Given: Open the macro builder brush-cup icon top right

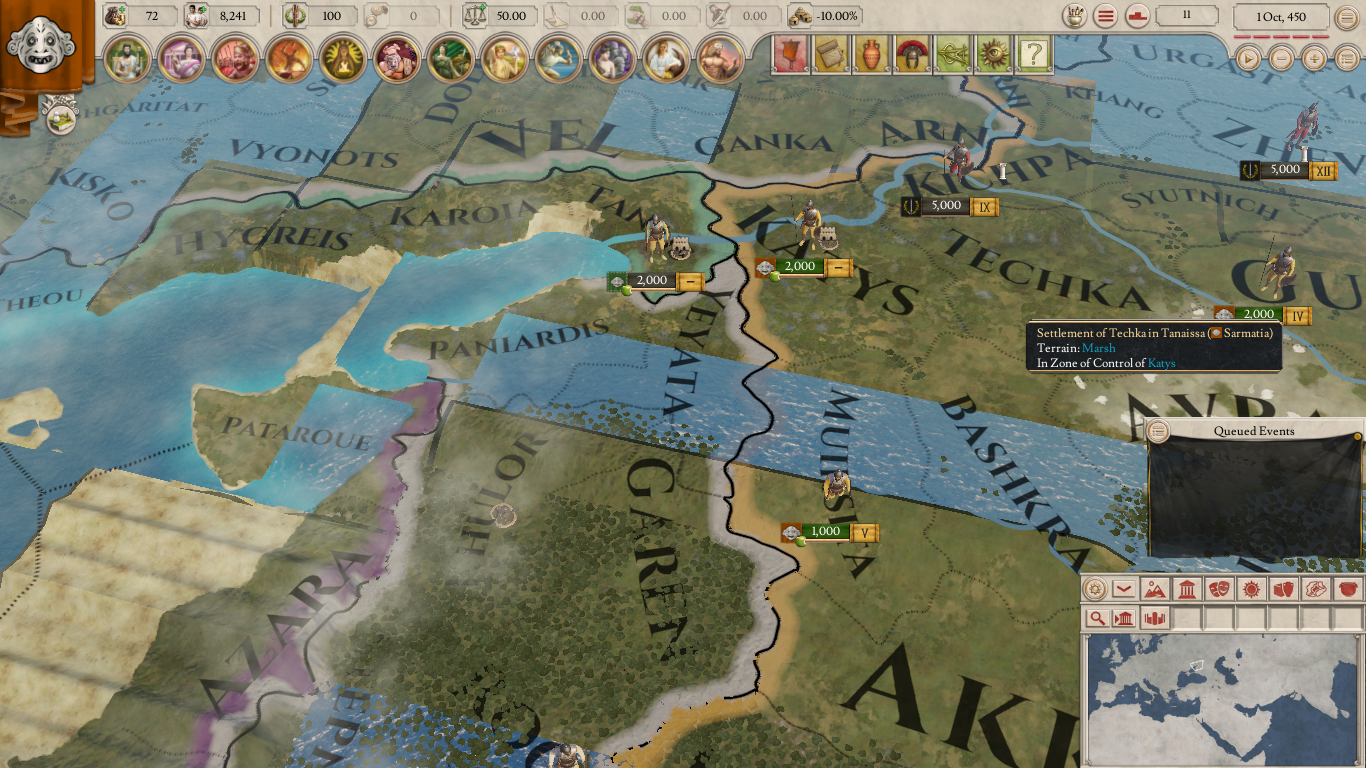Looking at the screenshot, I should 1074,16.
